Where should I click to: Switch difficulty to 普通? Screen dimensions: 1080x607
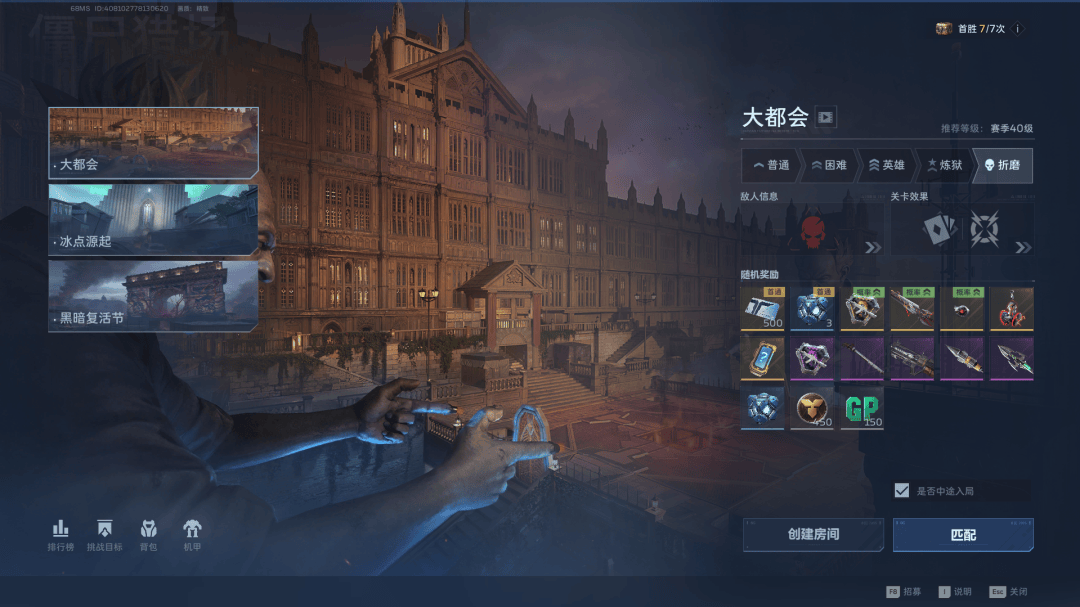point(771,165)
